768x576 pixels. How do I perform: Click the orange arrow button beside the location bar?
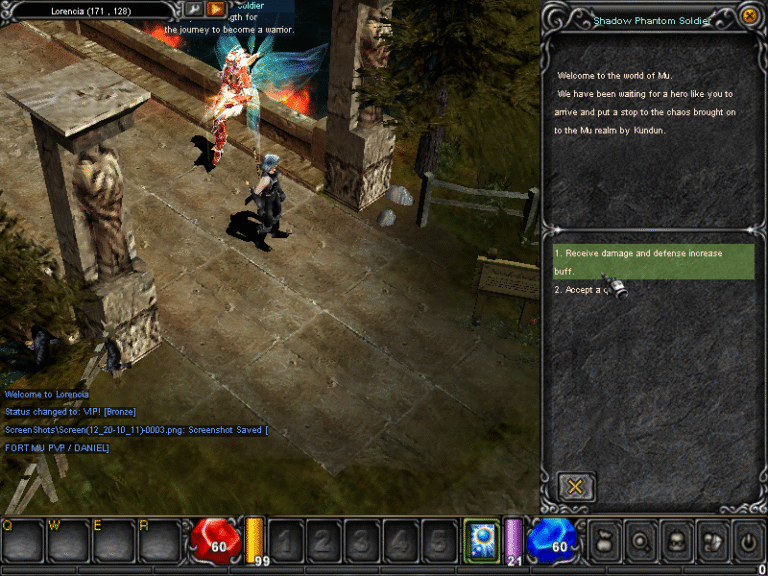click(x=216, y=9)
